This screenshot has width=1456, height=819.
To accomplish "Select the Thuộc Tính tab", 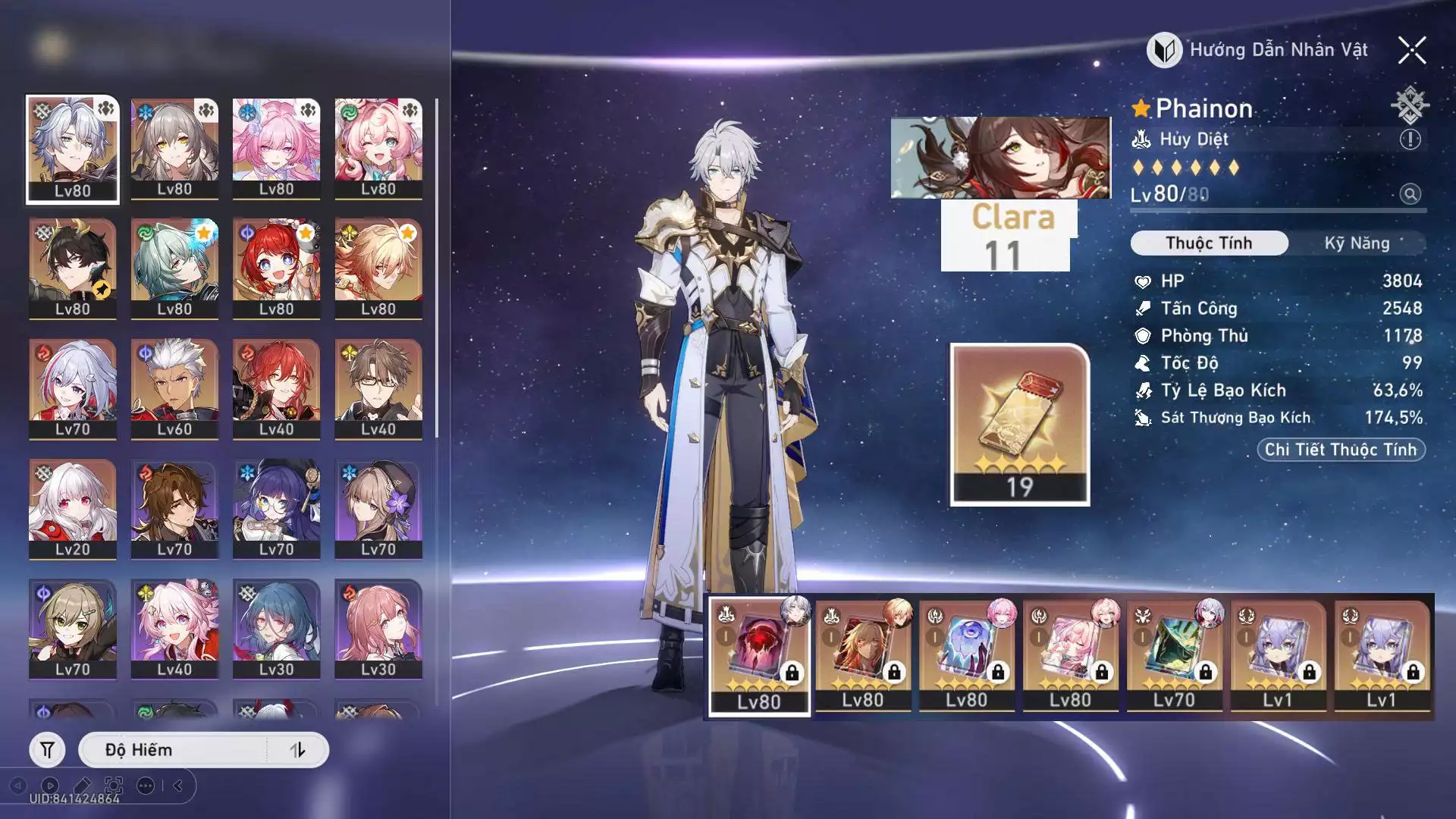I will [x=1209, y=243].
